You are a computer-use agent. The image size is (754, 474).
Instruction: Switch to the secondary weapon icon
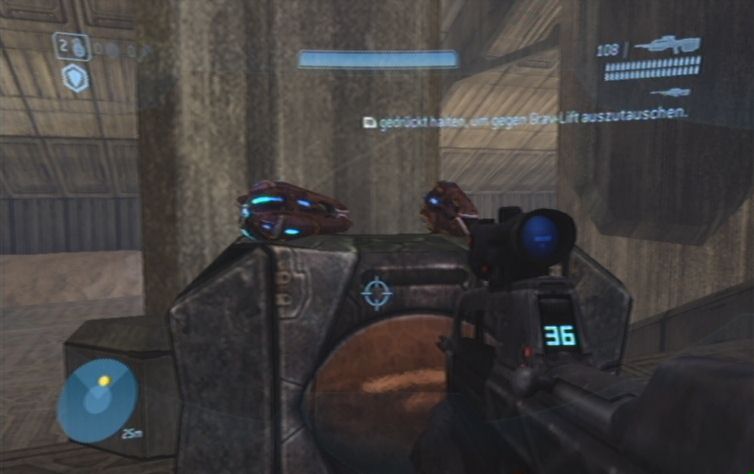[668, 92]
